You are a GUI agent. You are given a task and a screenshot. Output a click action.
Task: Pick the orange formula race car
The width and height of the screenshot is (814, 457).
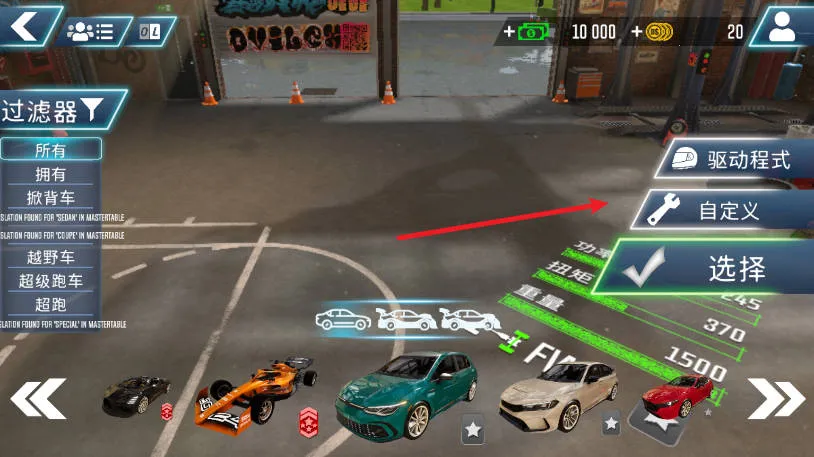[x=250, y=392]
